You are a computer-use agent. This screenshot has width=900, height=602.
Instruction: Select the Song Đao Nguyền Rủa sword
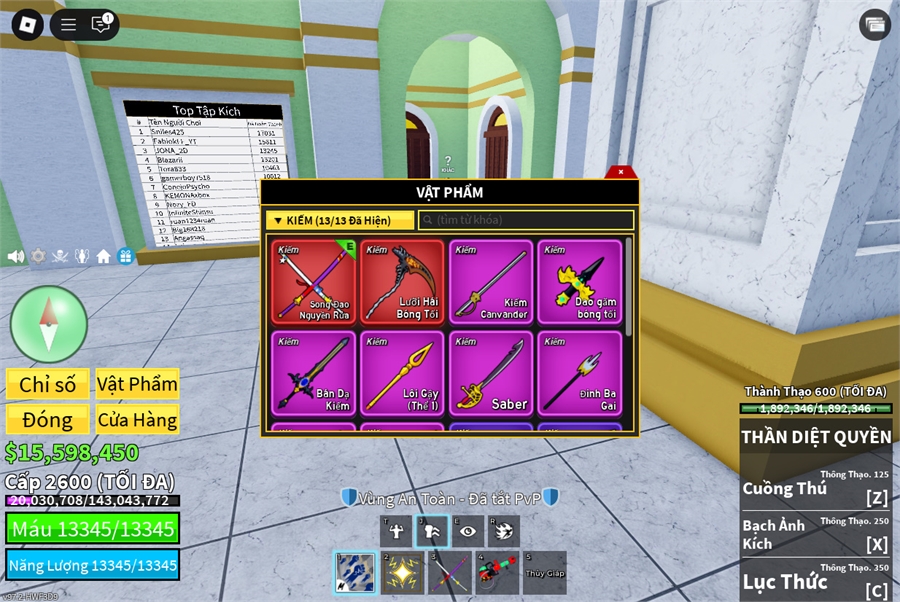pyautogui.click(x=315, y=282)
